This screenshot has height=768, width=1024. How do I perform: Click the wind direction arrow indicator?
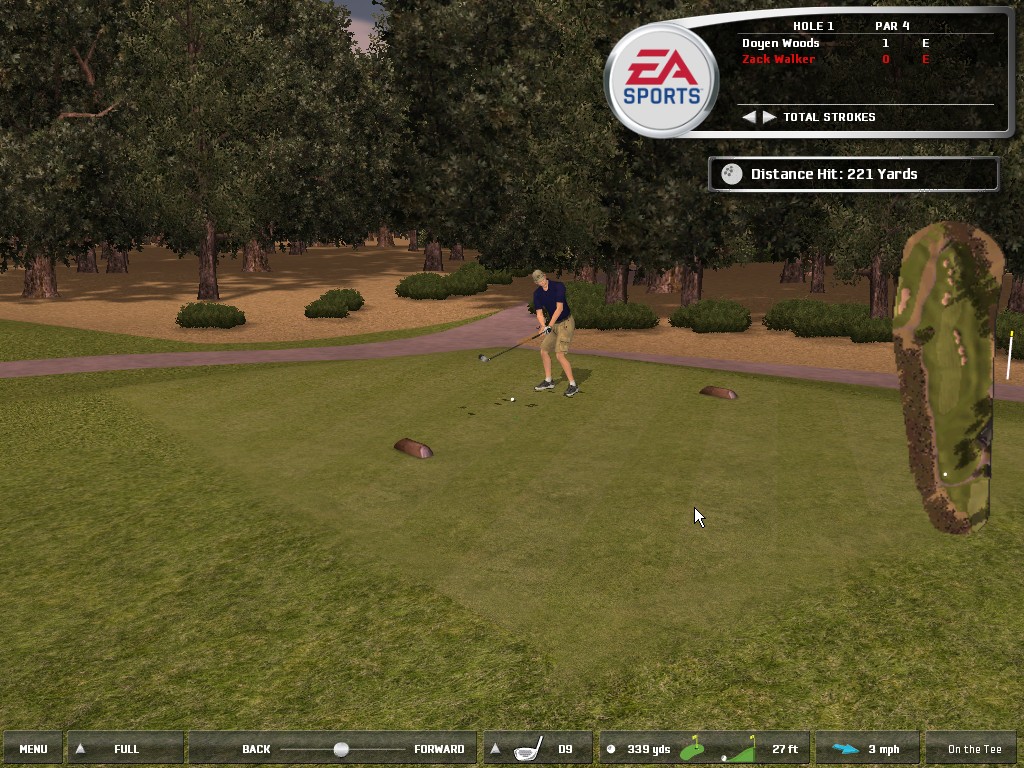coord(845,749)
